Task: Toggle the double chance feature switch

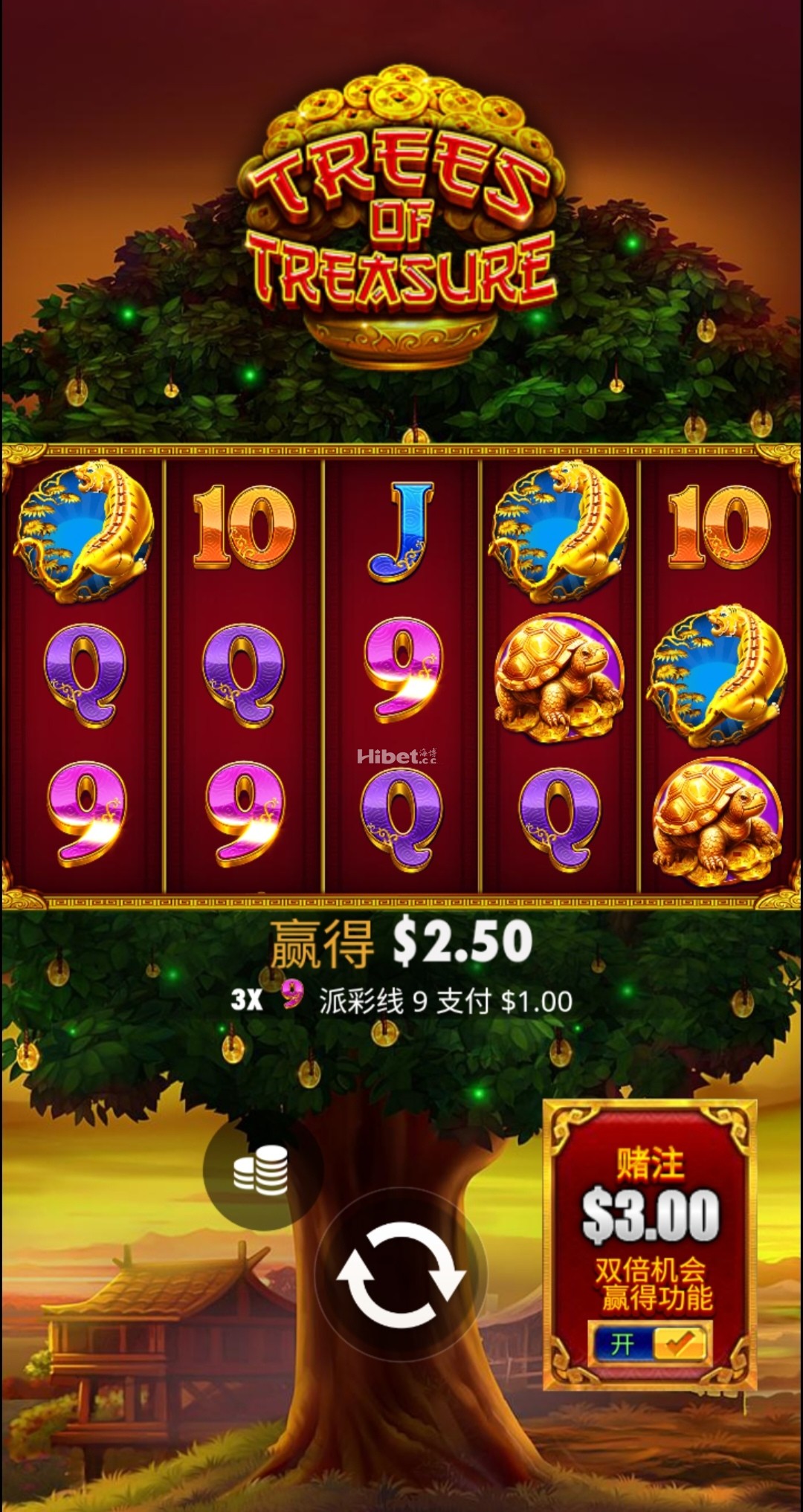Action: 651,1343
